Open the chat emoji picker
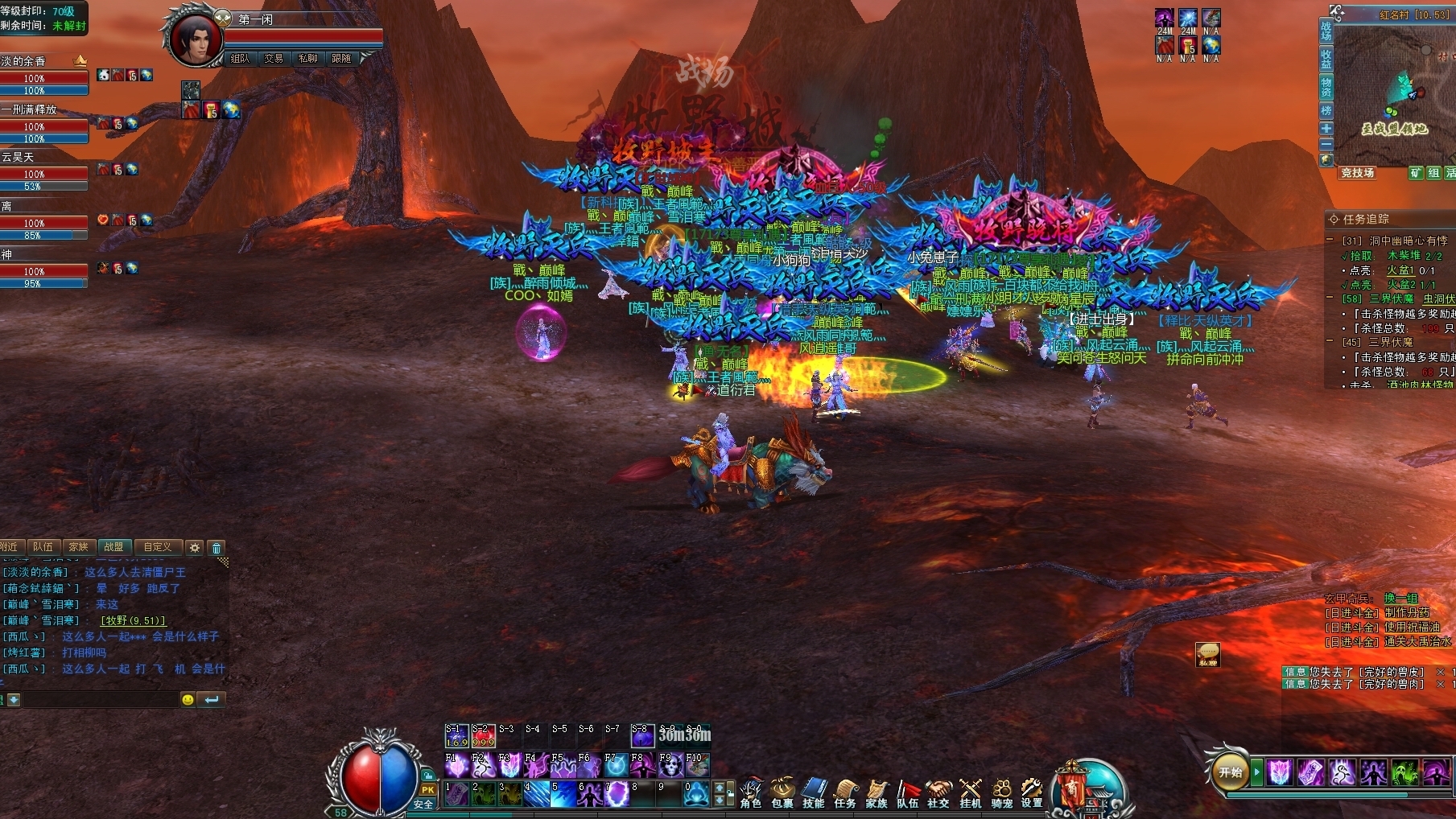 (188, 700)
